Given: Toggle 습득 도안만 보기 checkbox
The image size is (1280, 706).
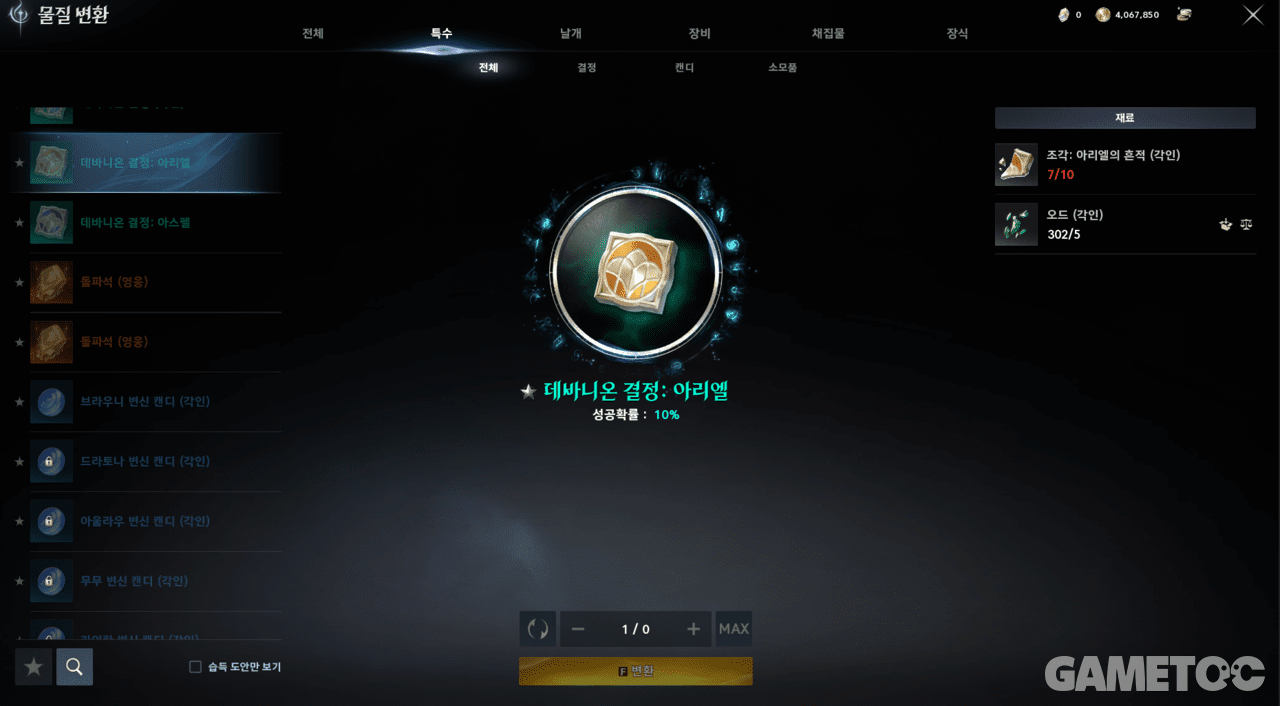Looking at the screenshot, I should tap(196, 667).
